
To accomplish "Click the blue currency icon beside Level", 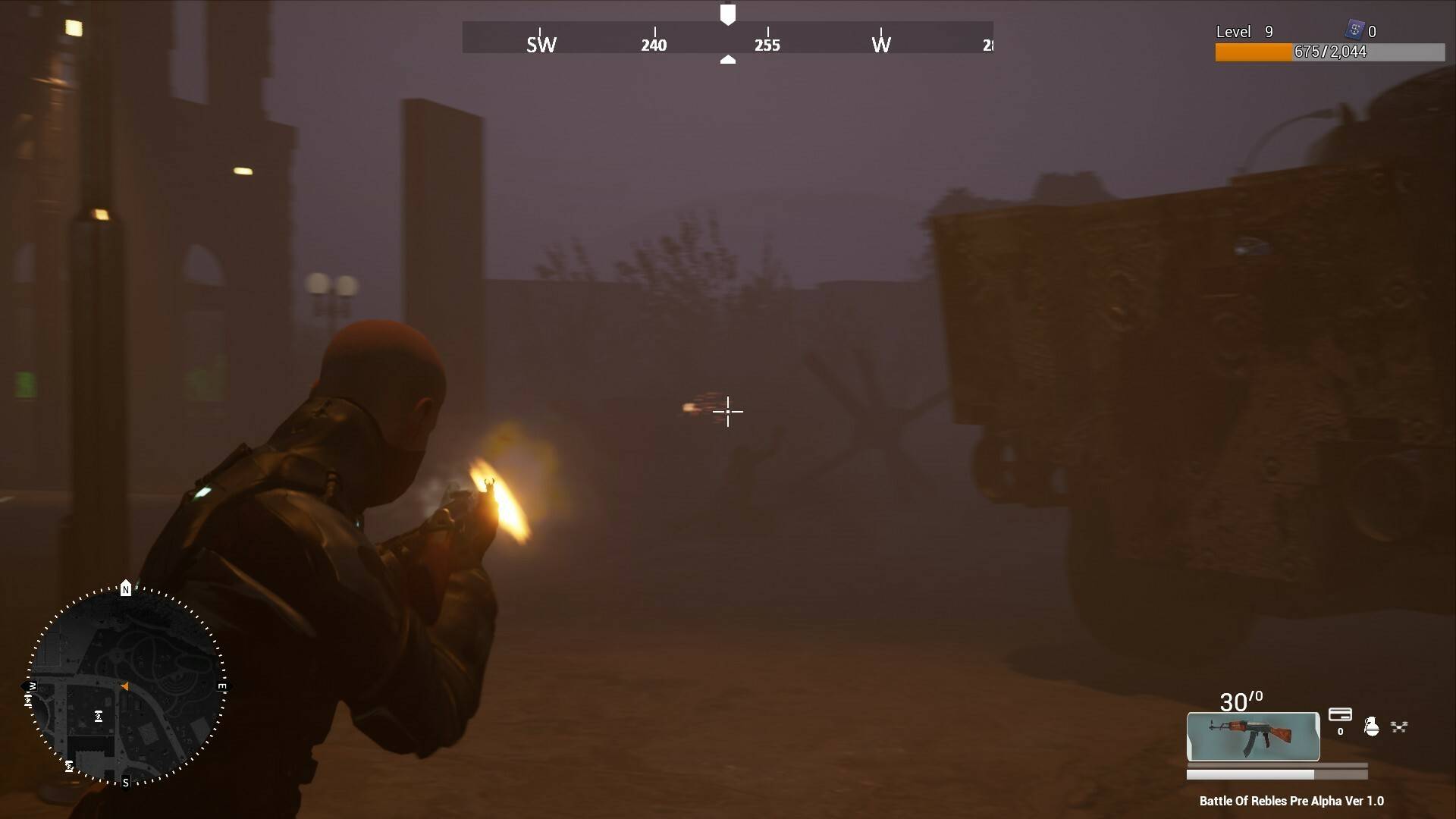I will click(1354, 30).
